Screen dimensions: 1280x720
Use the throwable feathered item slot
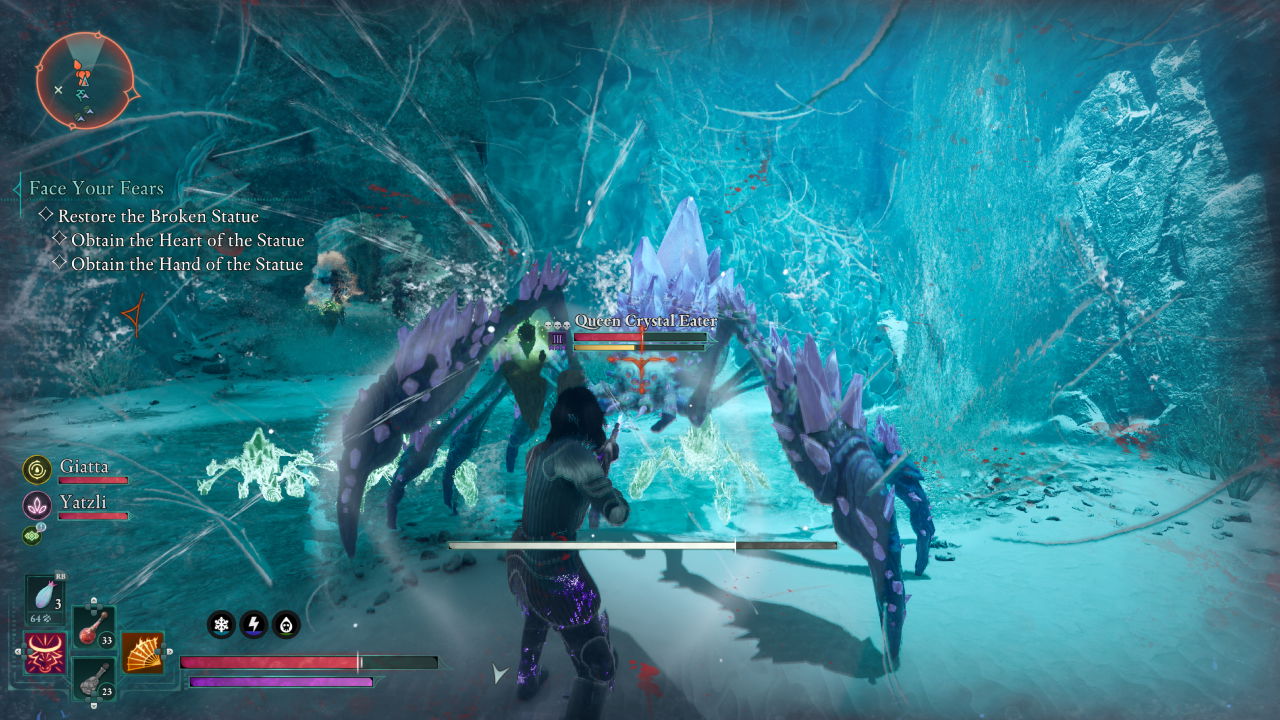click(46, 597)
